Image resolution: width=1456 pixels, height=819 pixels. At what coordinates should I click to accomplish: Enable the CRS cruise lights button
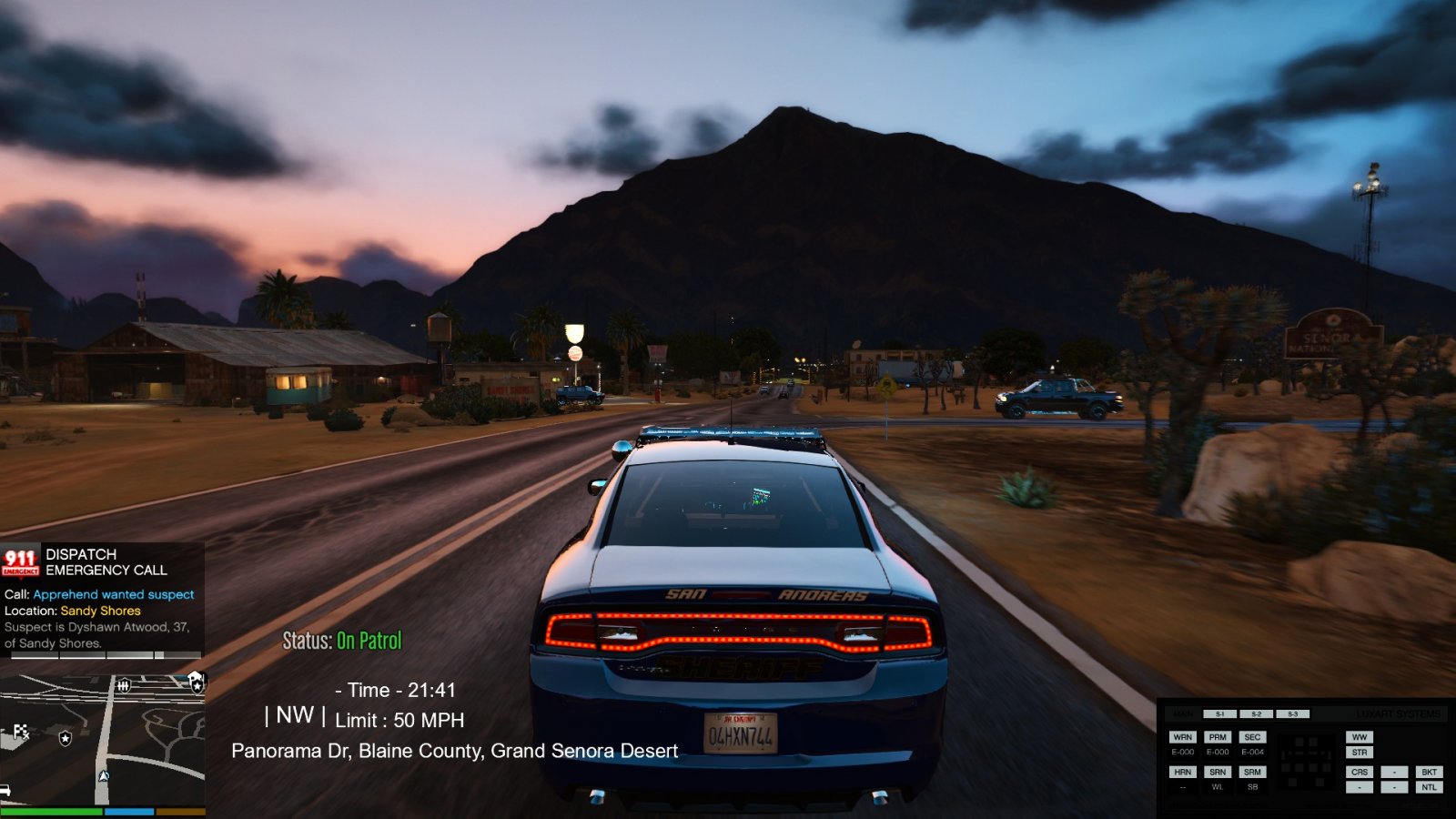click(1359, 772)
